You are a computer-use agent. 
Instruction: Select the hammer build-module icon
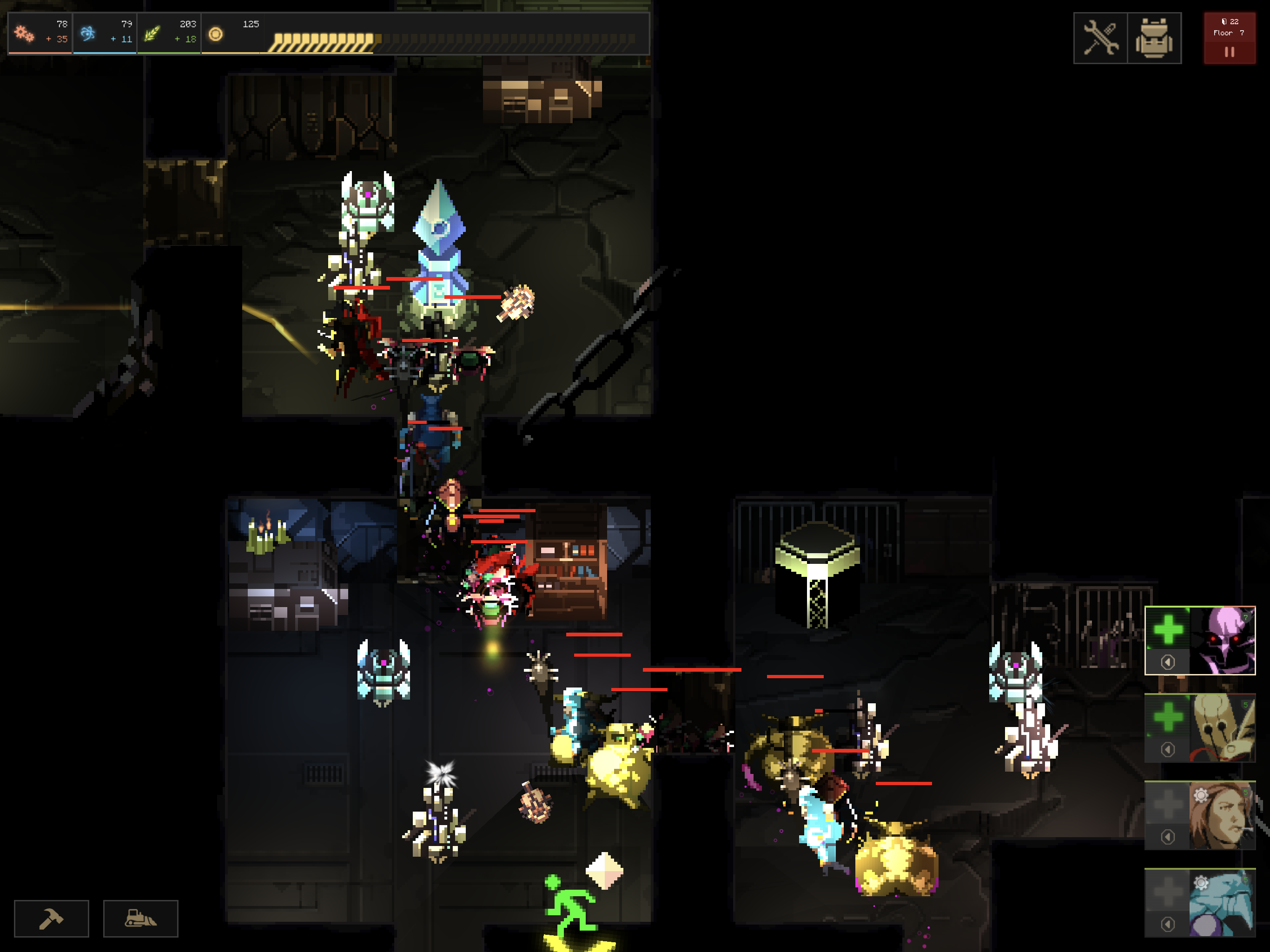click(x=51, y=918)
